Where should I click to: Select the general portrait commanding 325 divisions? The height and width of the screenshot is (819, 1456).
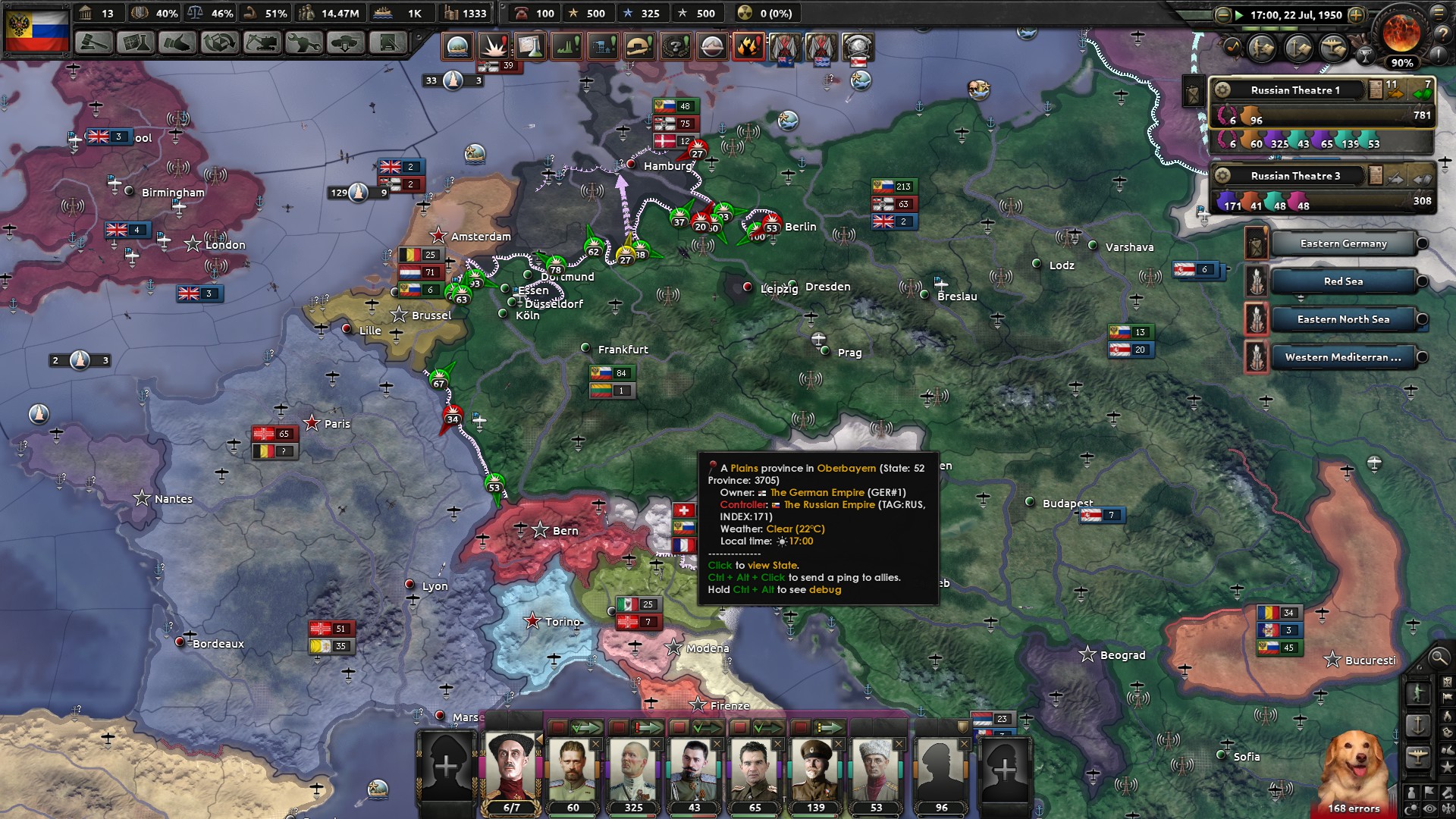click(633, 770)
